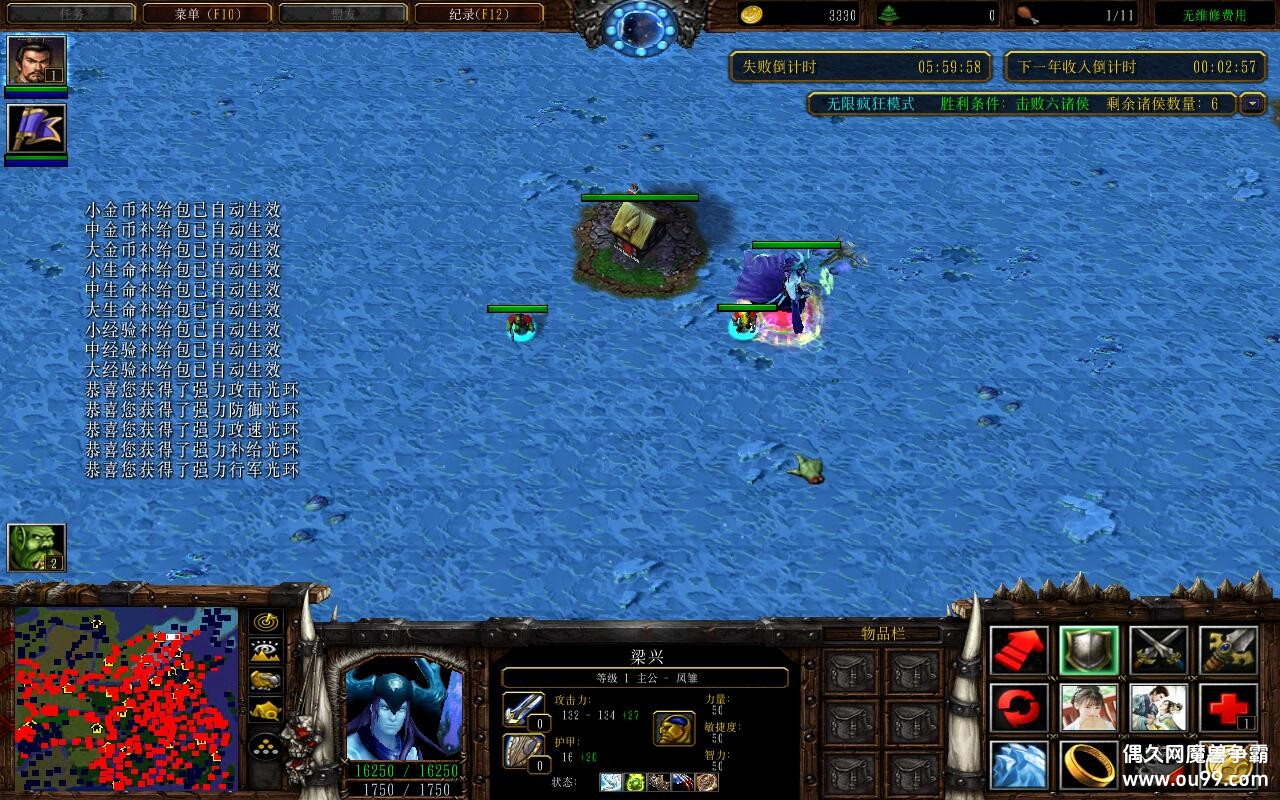Image resolution: width=1280 pixels, height=800 pixels.
Task: Cast the blue ice crystal ability
Action: (x=1019, y=765)
